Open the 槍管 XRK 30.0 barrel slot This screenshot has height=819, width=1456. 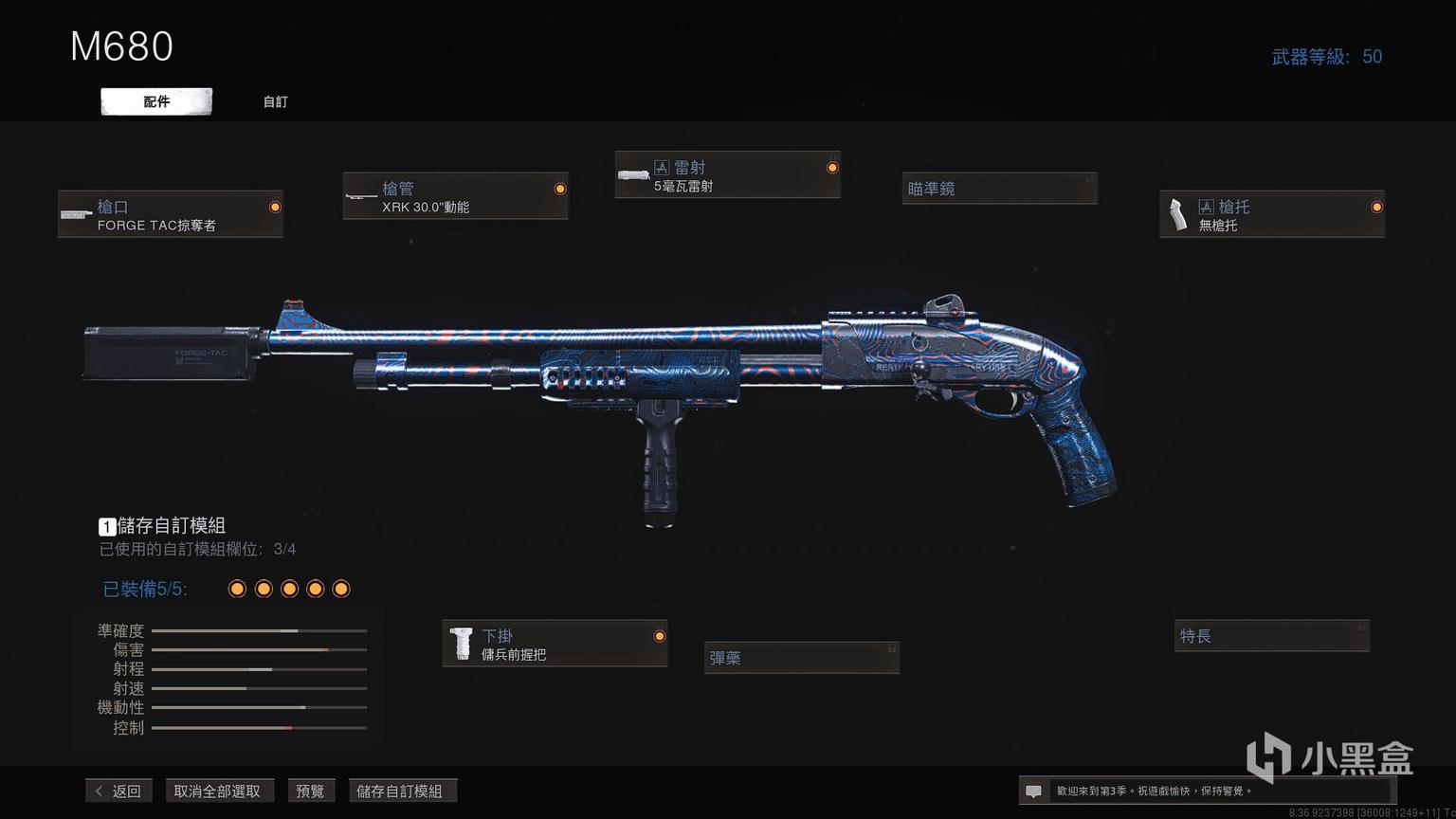tap(455, 196)
